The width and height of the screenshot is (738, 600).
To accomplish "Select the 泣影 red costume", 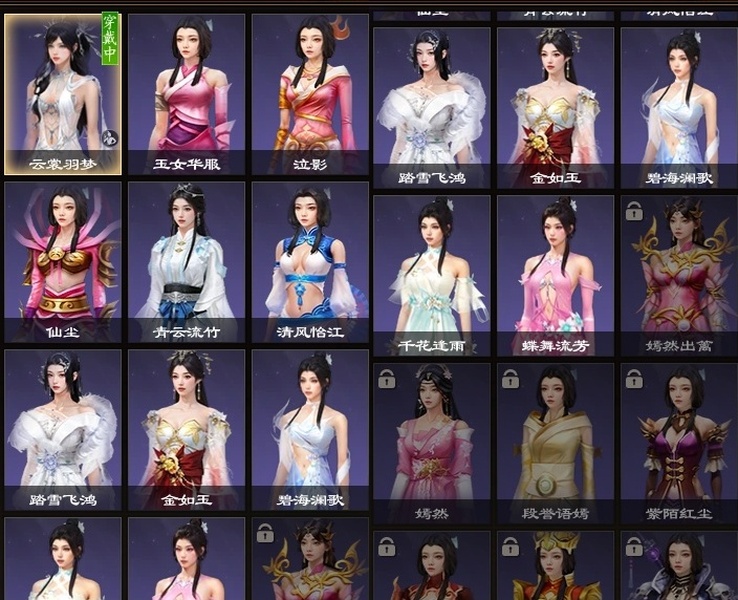I will (310, 94).
